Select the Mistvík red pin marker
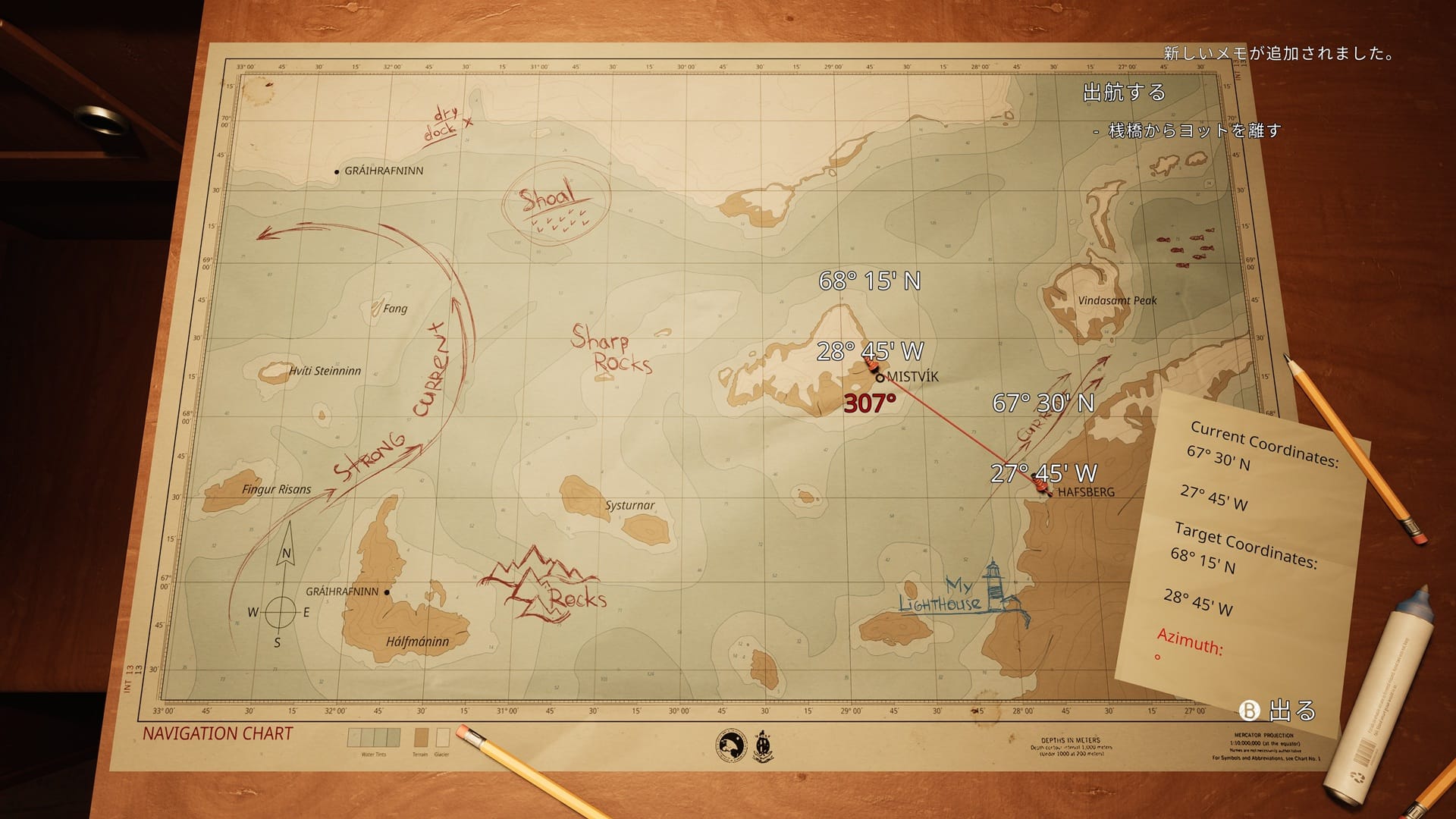Viewport: 1456px width, 819px height. 872,367
